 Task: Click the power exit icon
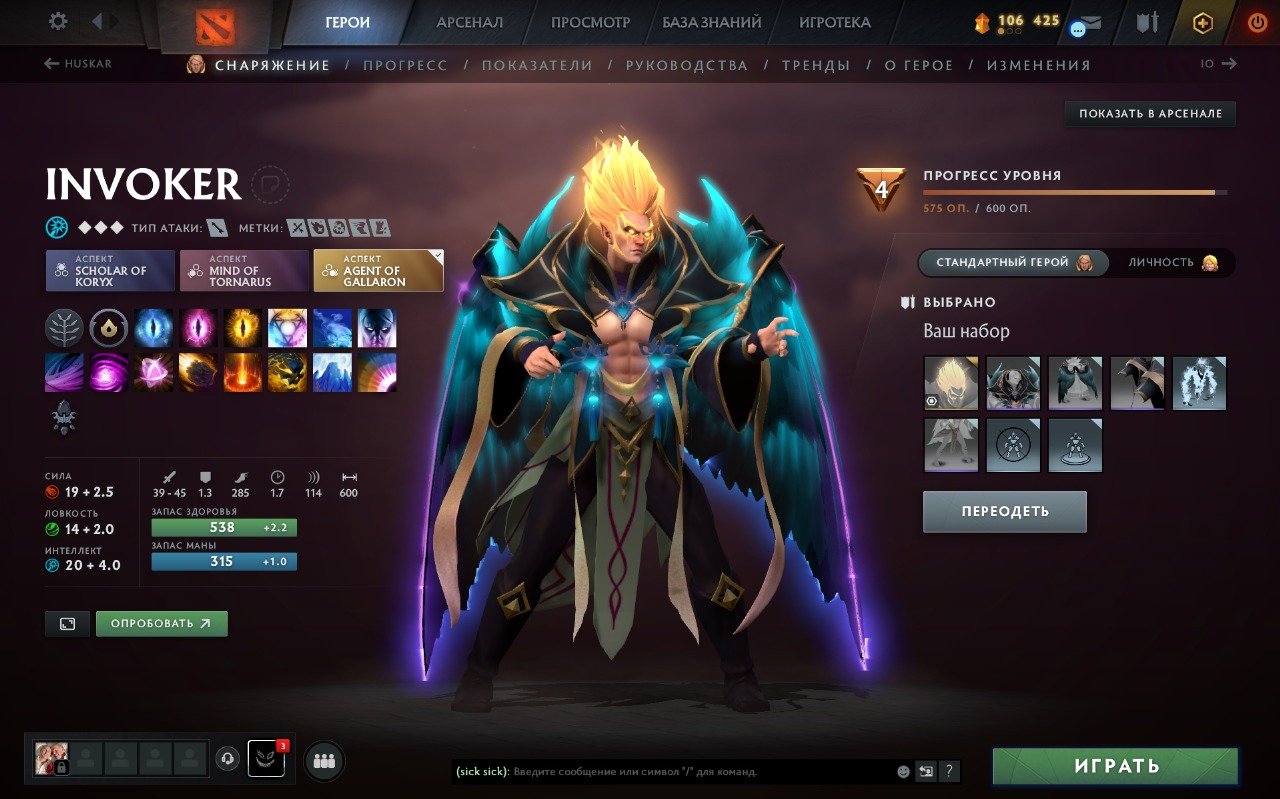click(1258, 22)
